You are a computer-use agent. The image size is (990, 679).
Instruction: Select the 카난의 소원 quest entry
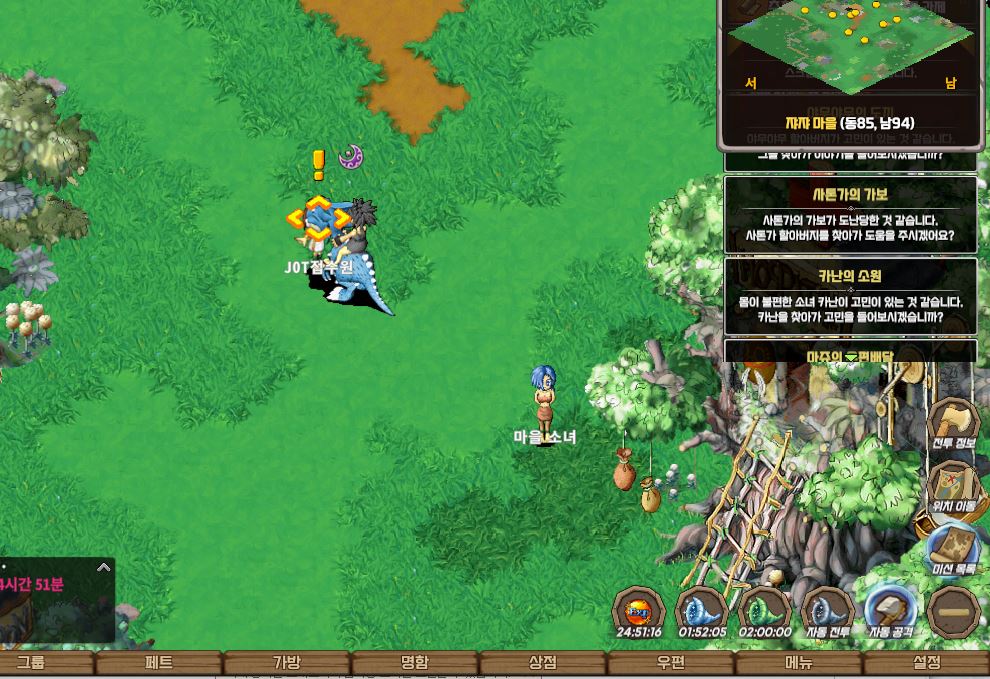850,297
